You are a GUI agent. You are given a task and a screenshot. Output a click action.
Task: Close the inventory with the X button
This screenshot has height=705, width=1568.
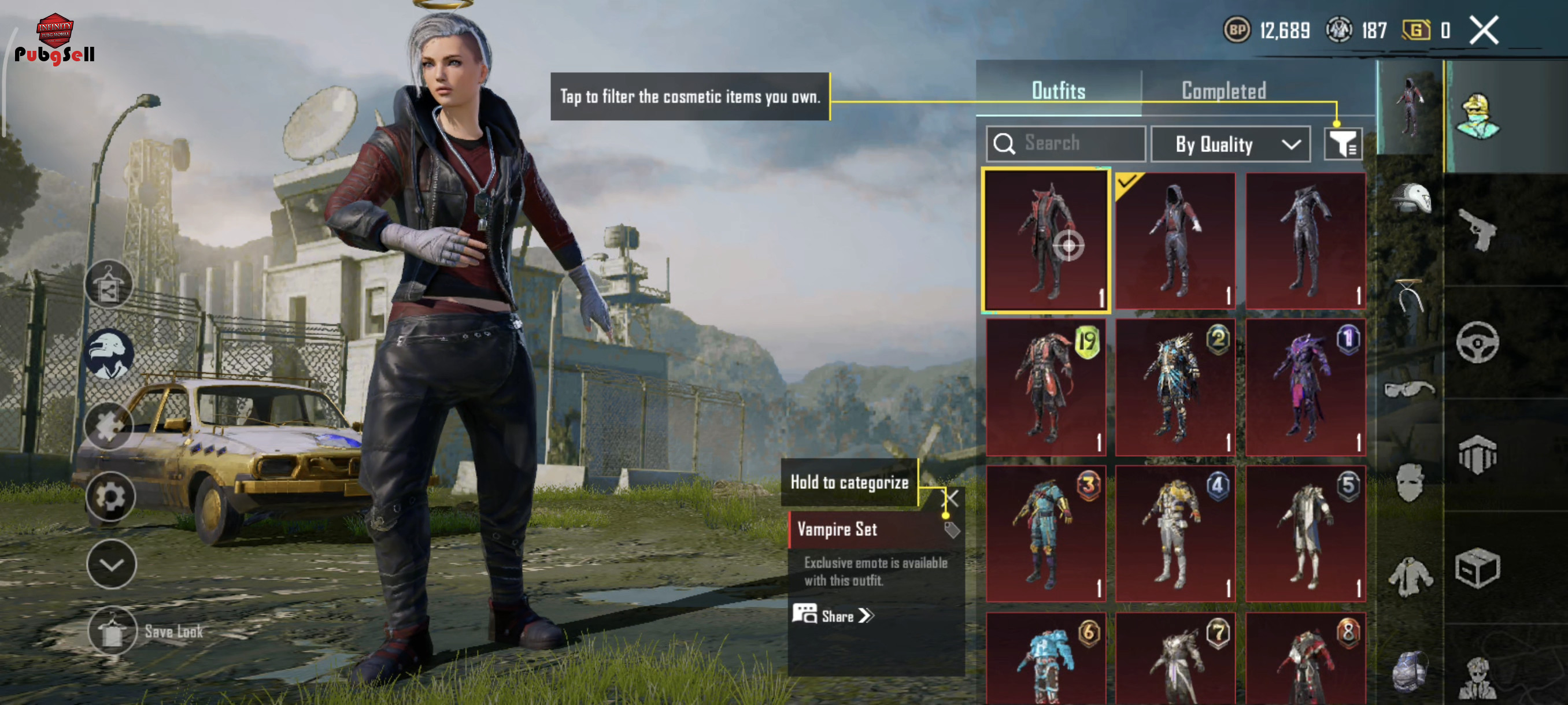tap(1484, 31)
